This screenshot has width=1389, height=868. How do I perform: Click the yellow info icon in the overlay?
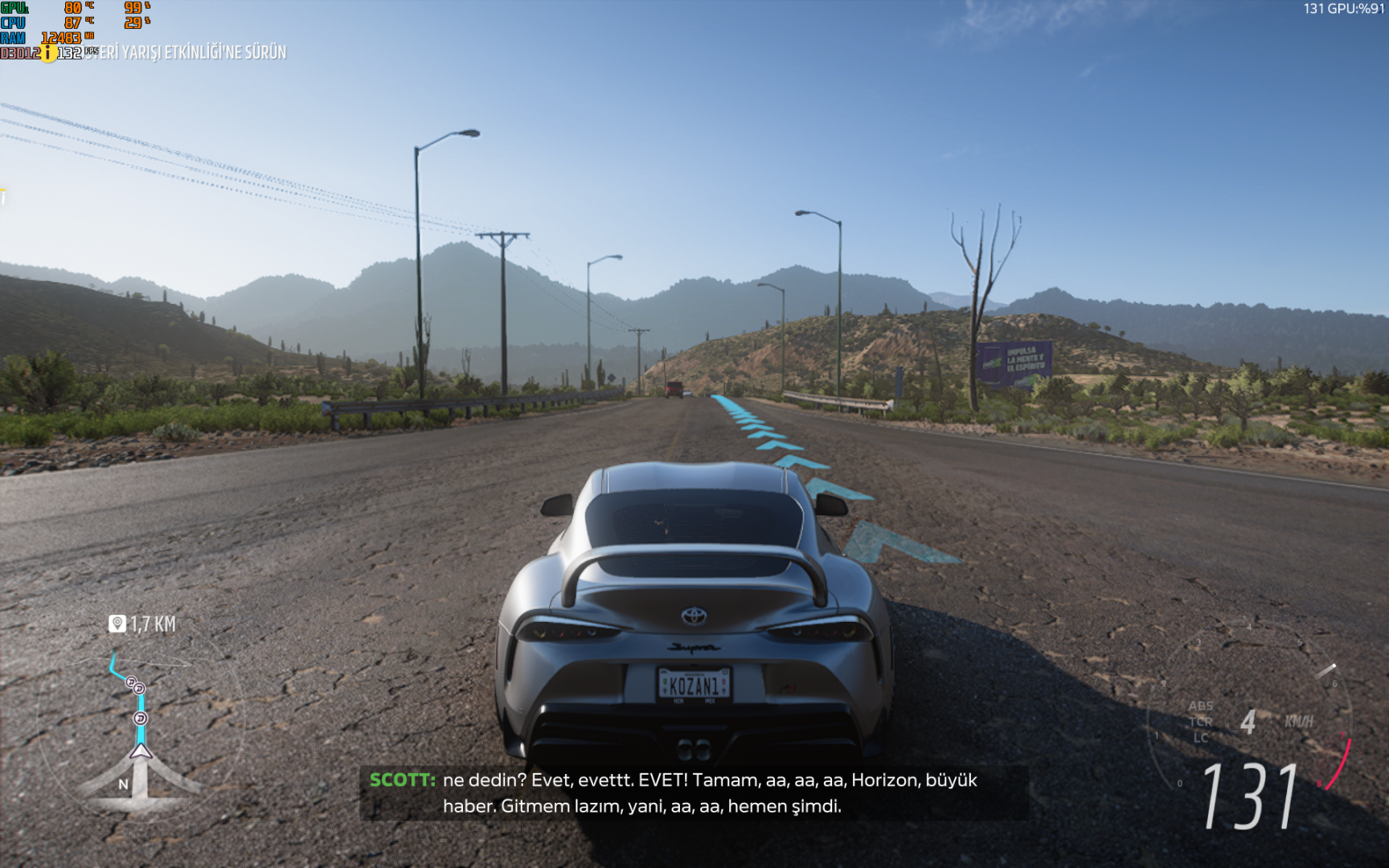48,53
